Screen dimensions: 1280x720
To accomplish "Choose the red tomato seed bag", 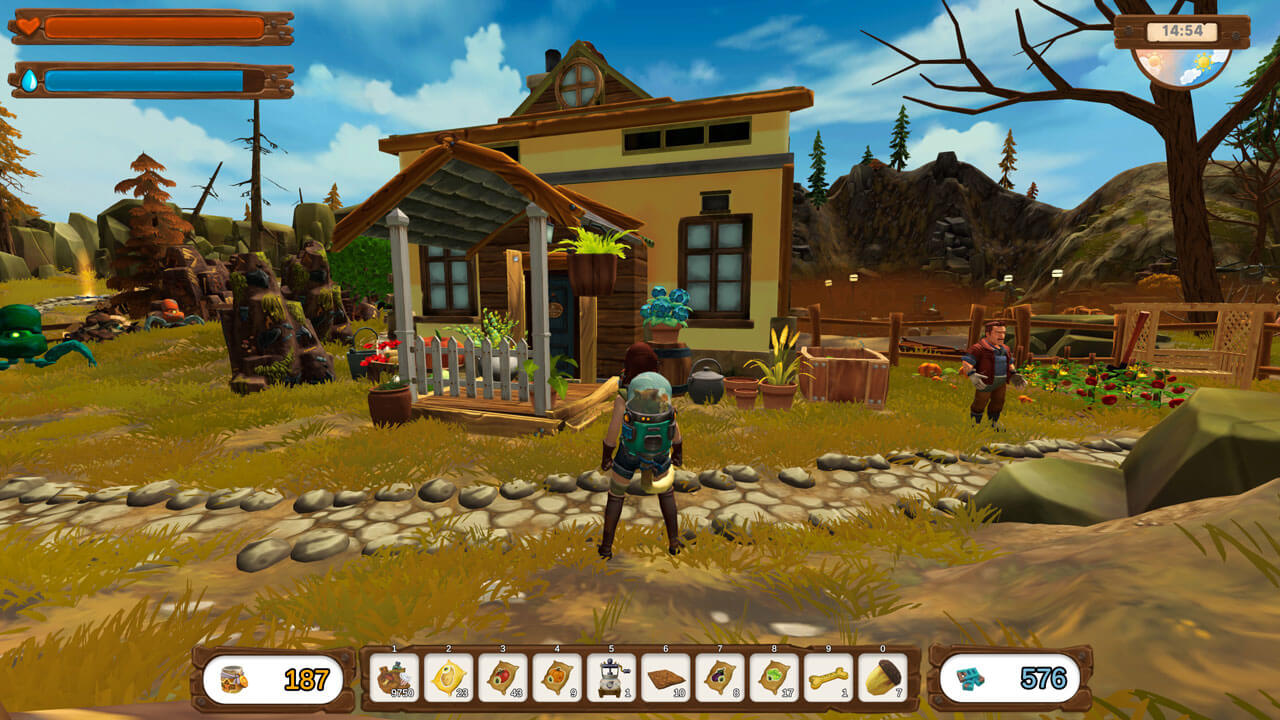I will pyautogui.click(x=502, y=678).
